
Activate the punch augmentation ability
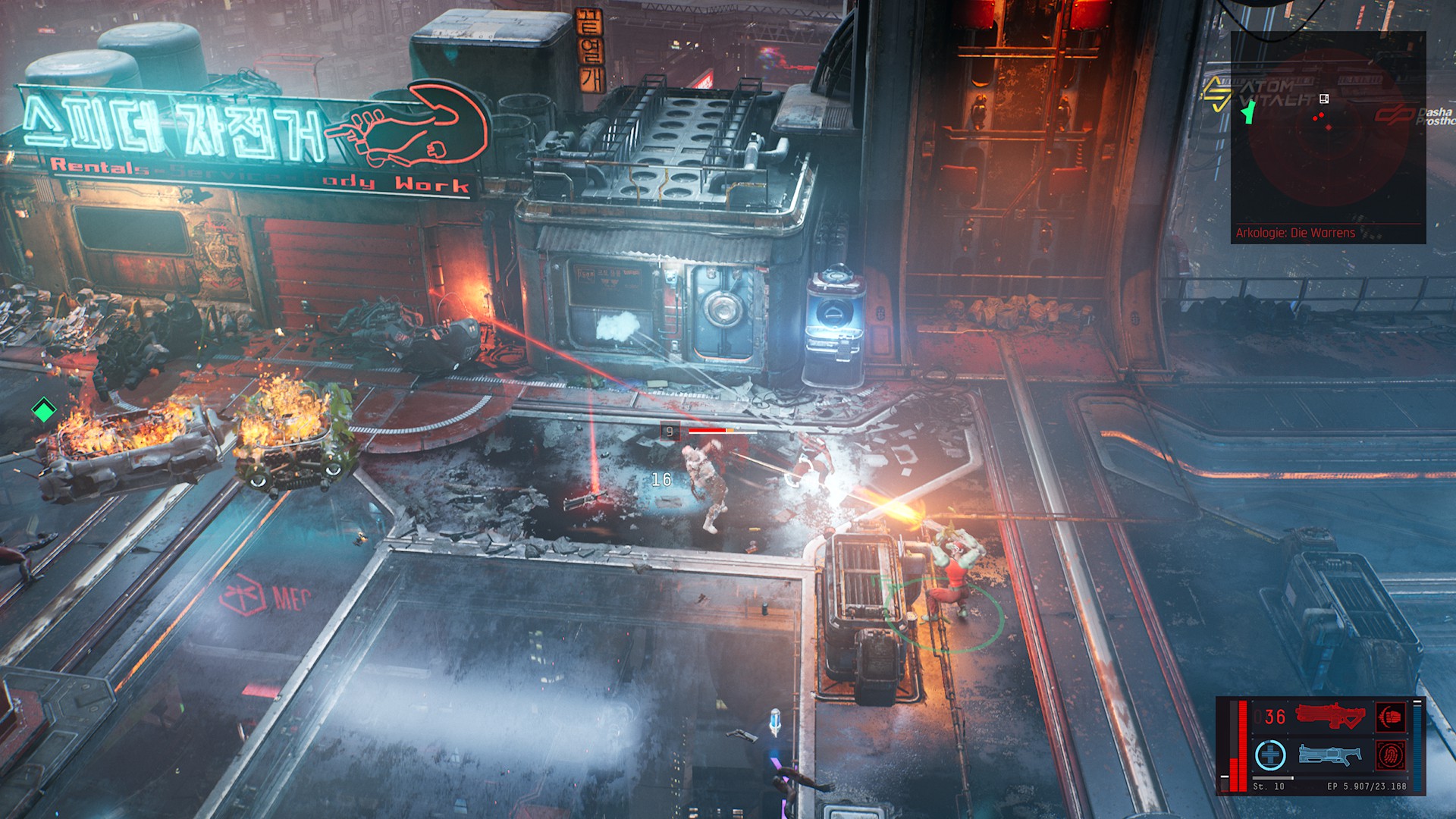(x=1391, y=717)
